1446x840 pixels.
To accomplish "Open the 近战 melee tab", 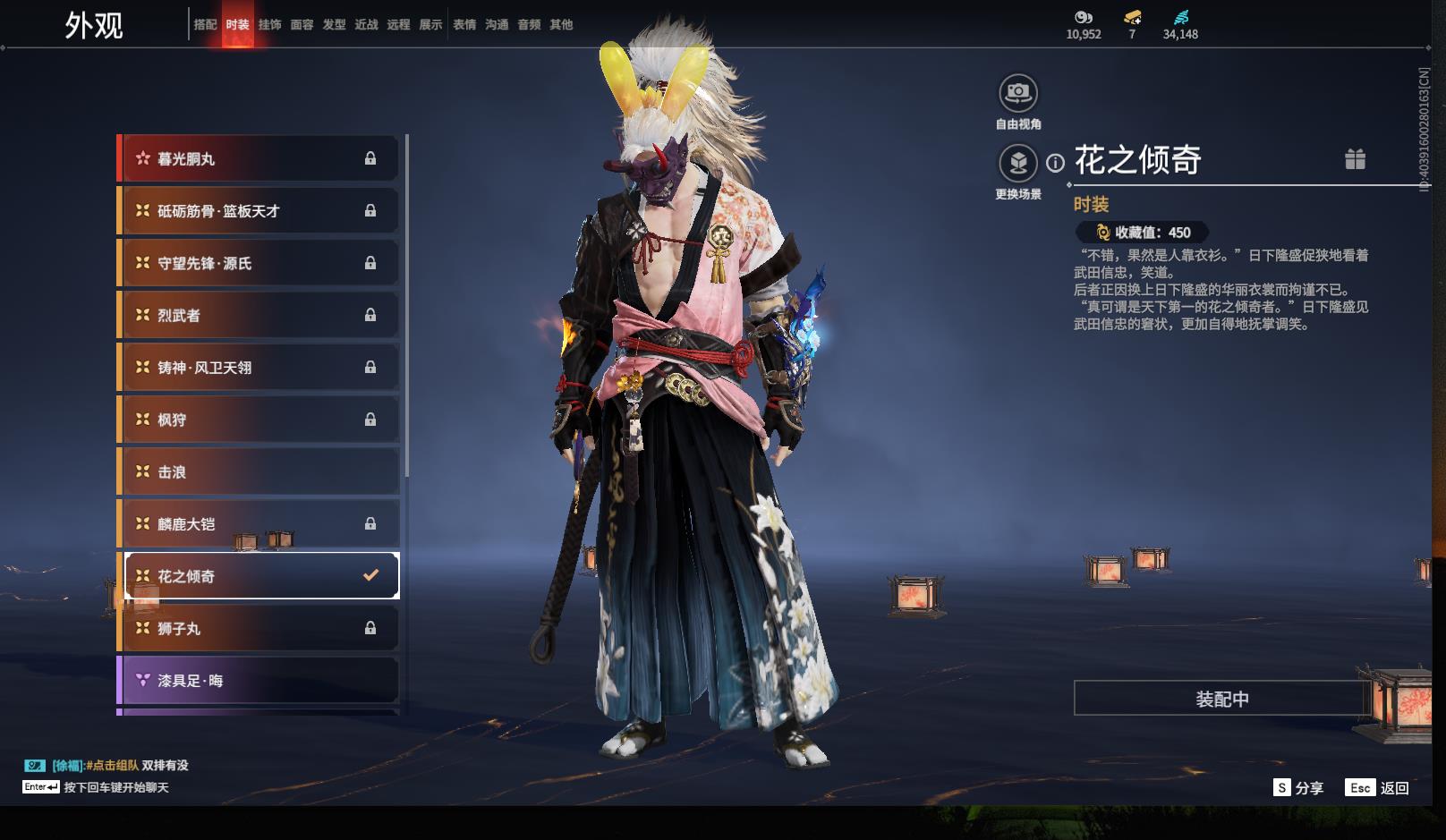I will (366, 25).
